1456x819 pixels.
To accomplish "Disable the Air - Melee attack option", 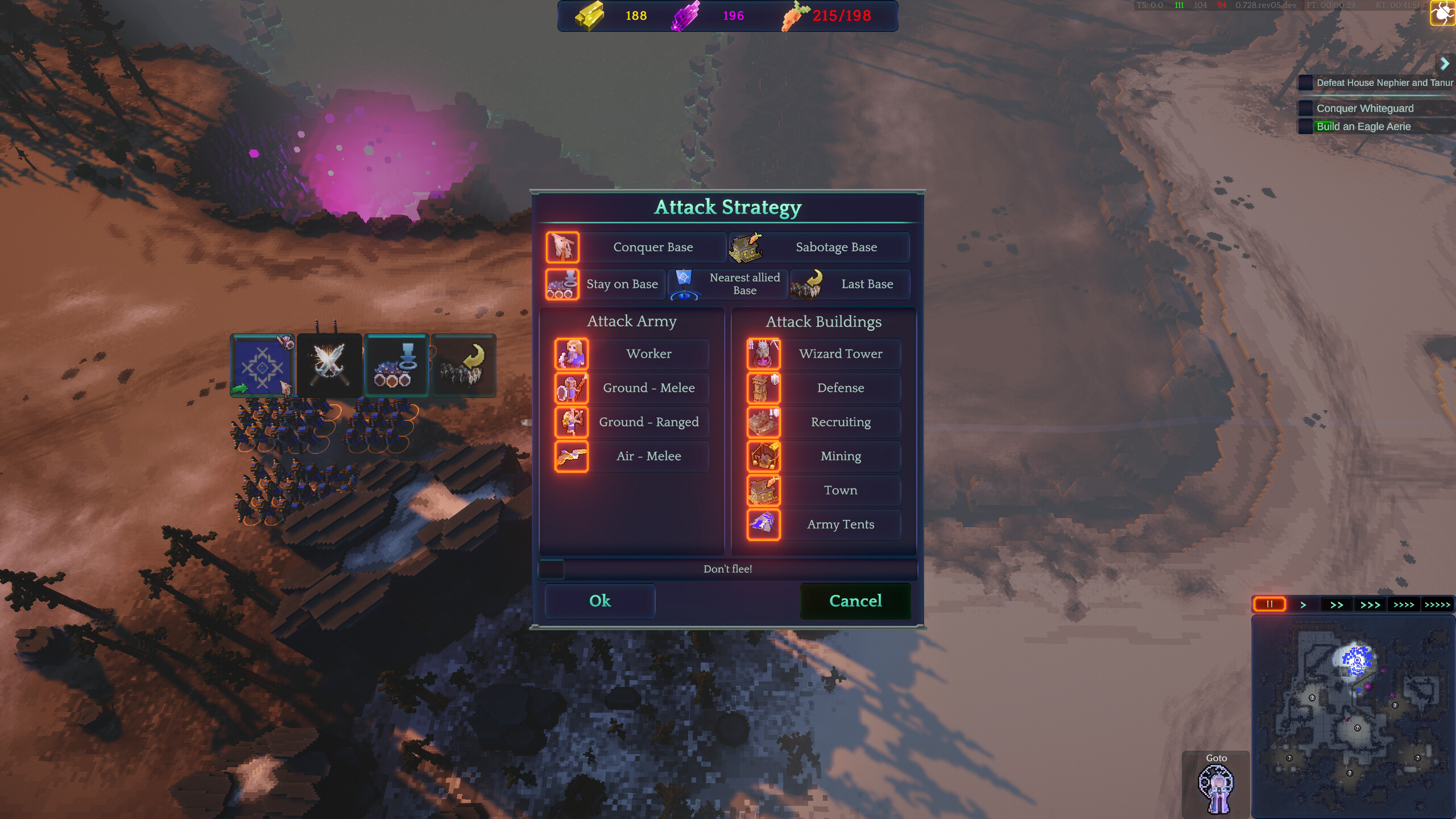I will [570, 456].
